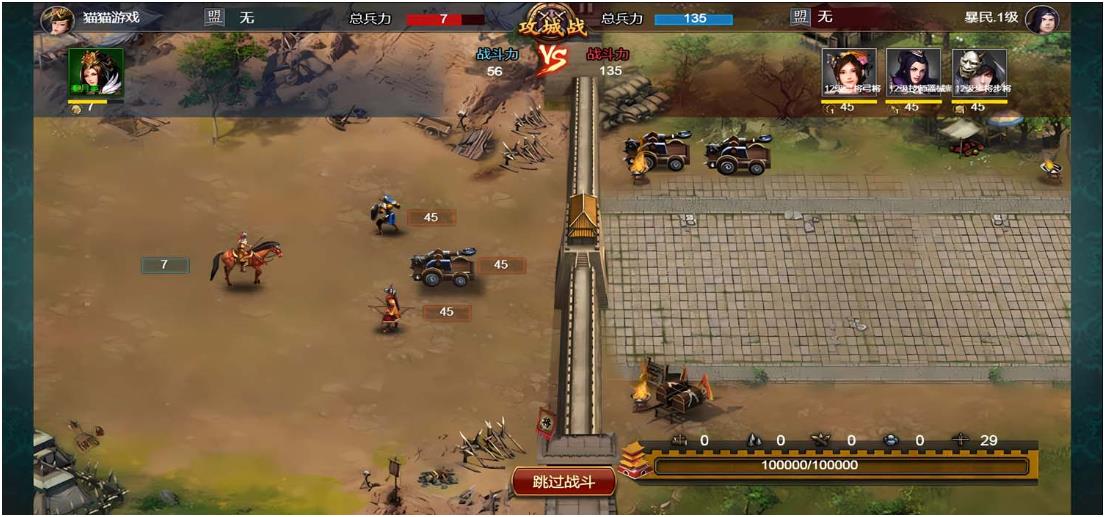Select the defender archer general with flower hairpiece
The height and width of the screenshot is (517, 1105).
849,73
